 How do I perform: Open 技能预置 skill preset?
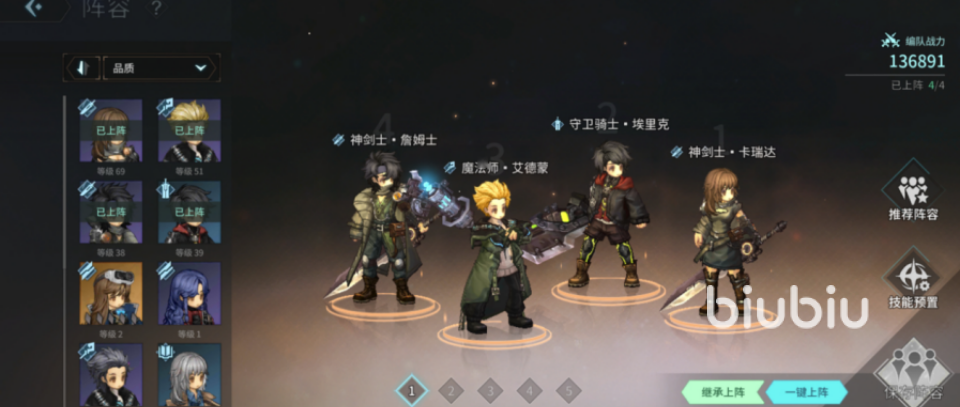pos(912,281)
